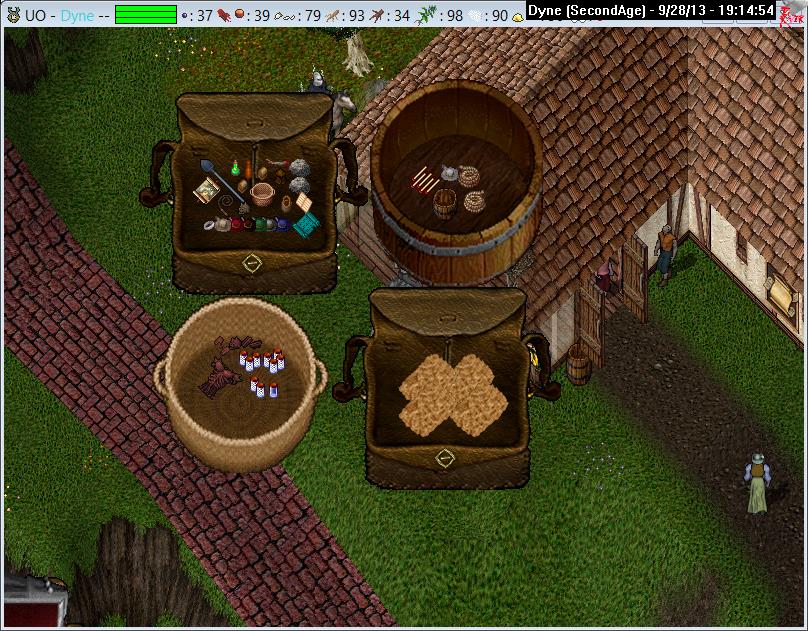This screenshot has width=808, height=631.
Task: Click the top backpack's diamond clasp
Action: (x=252, y=262)
